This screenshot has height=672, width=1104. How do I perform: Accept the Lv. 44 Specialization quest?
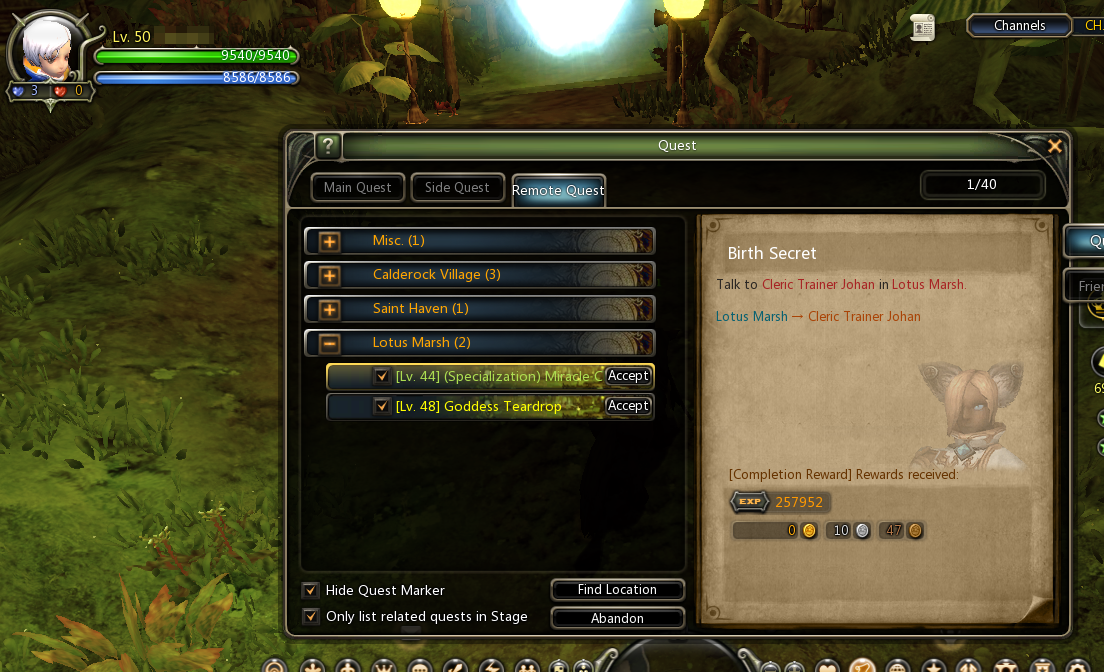click(x=628, y=376)
